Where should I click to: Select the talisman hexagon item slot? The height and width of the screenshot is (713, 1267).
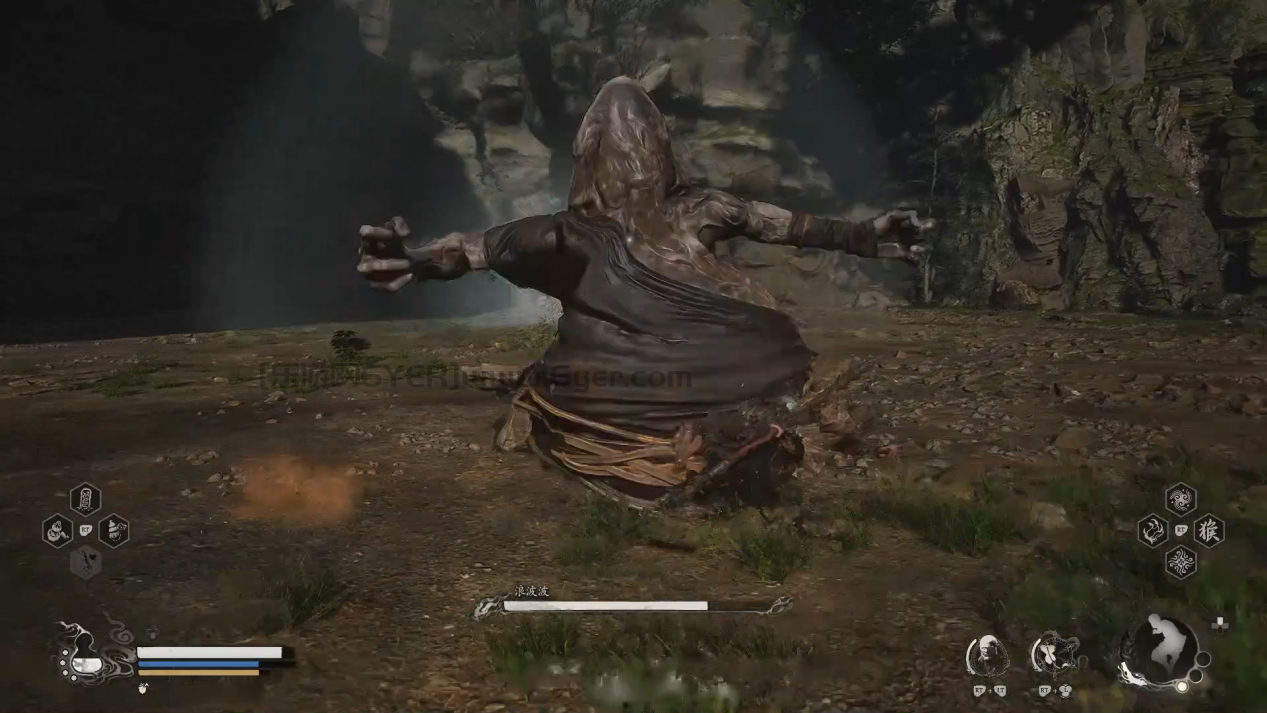click(x=85, y=498)
